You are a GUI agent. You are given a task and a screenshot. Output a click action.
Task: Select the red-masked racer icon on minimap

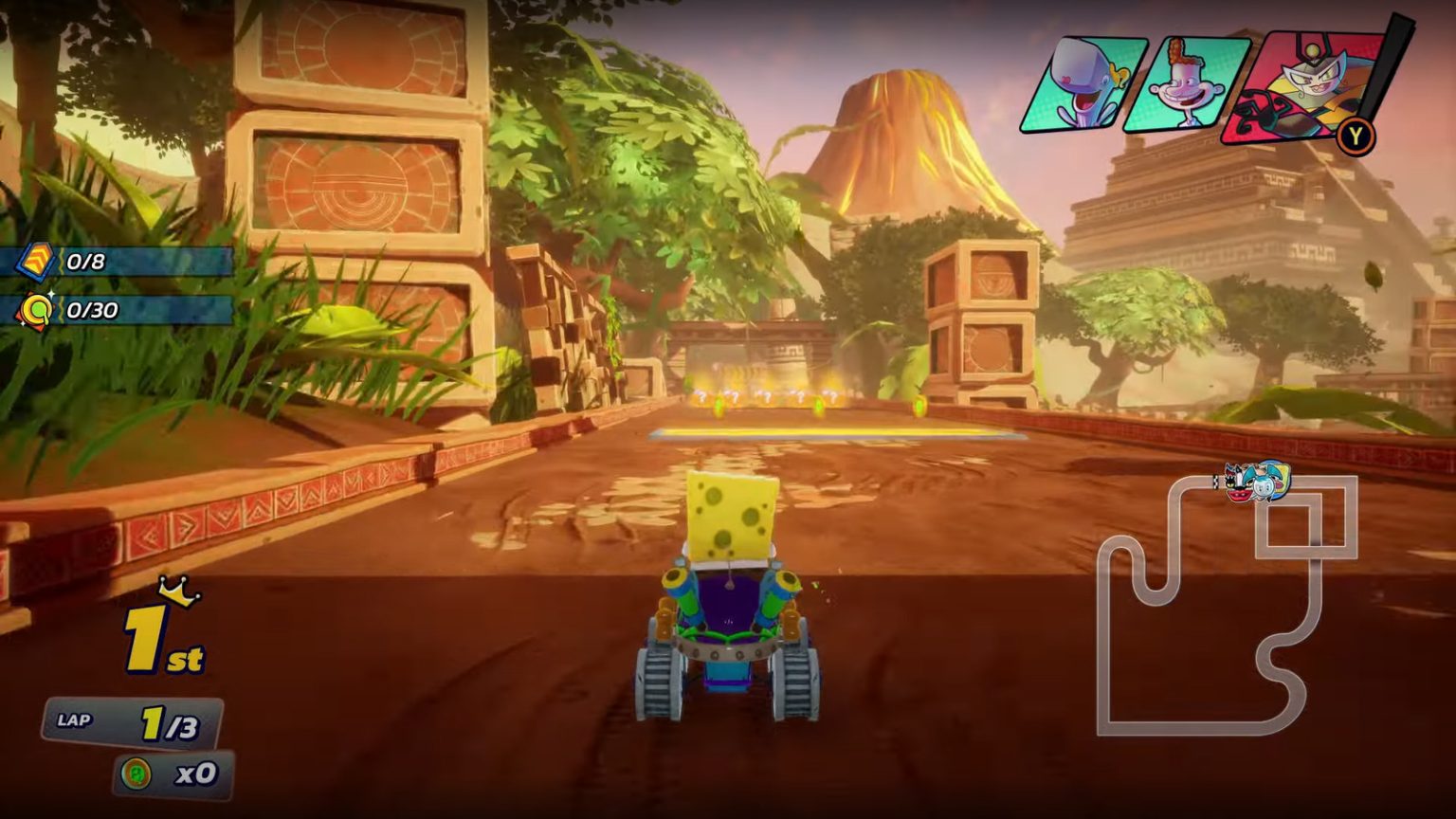1237,483
